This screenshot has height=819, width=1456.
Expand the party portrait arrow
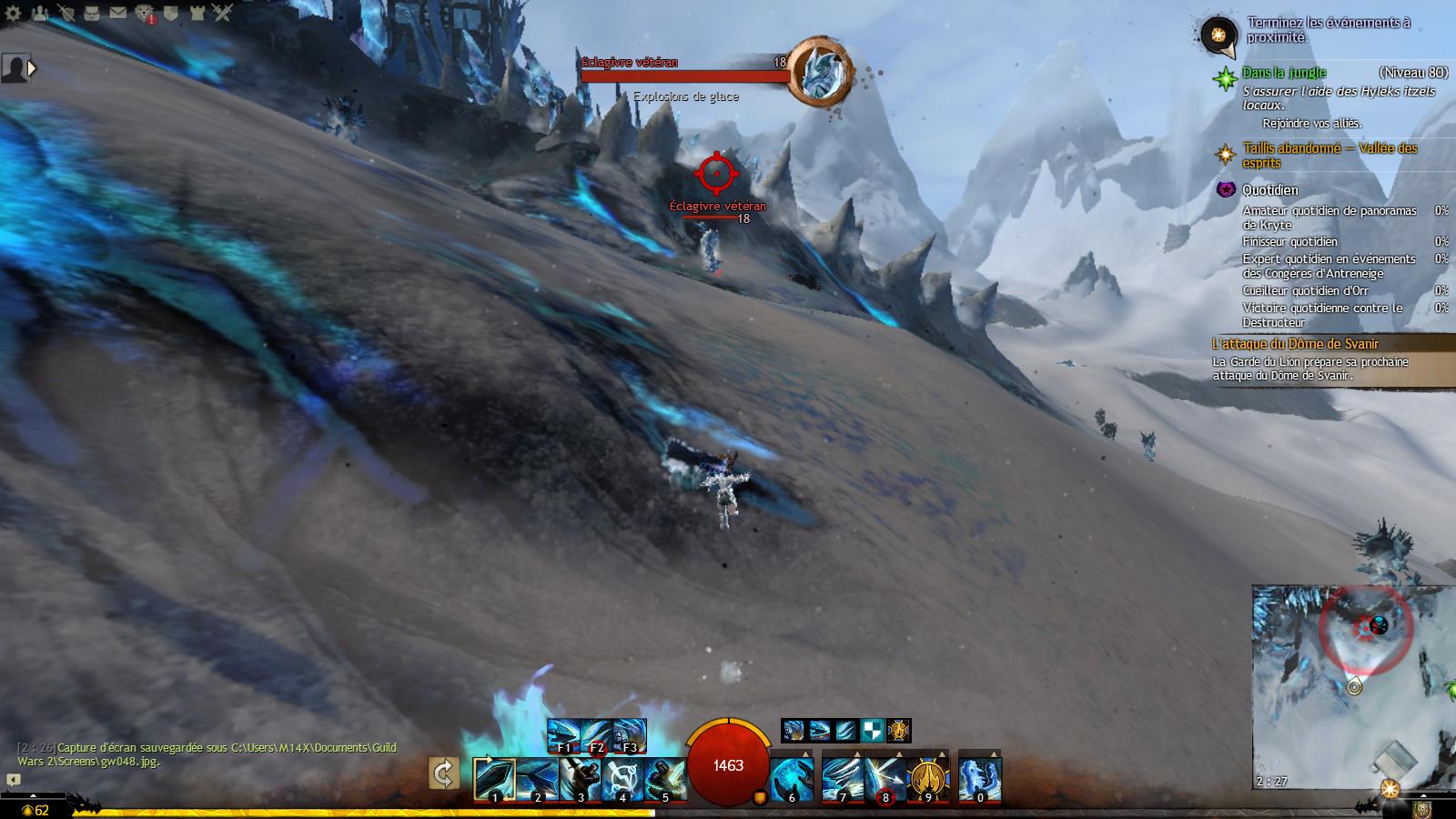pos(33,67)
